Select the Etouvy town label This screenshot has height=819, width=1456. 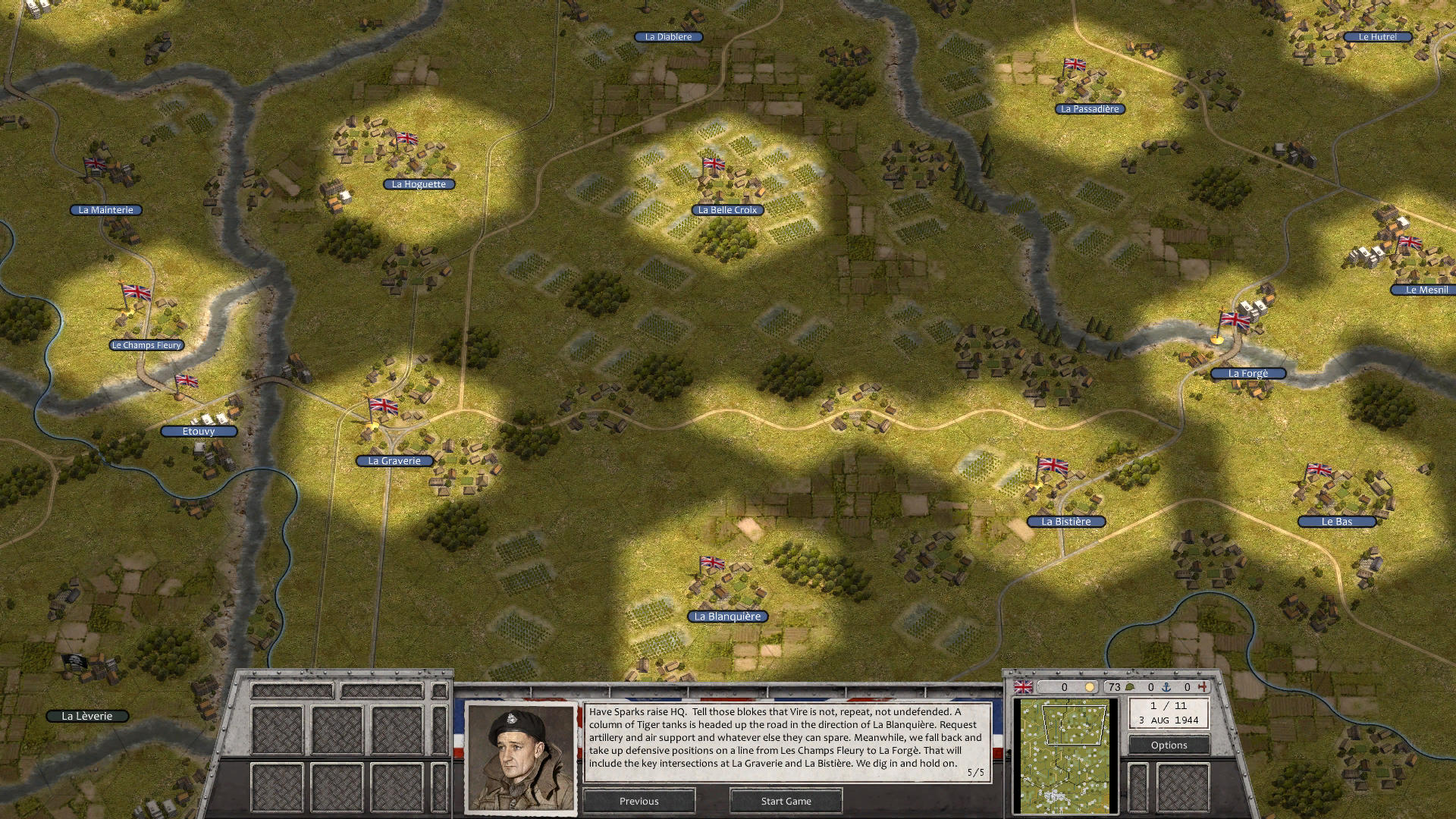click(x=199, y=431)
